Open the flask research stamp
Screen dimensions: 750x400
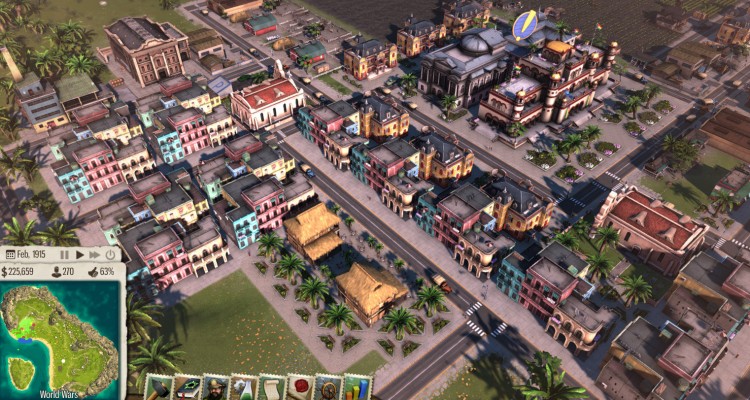244,388
